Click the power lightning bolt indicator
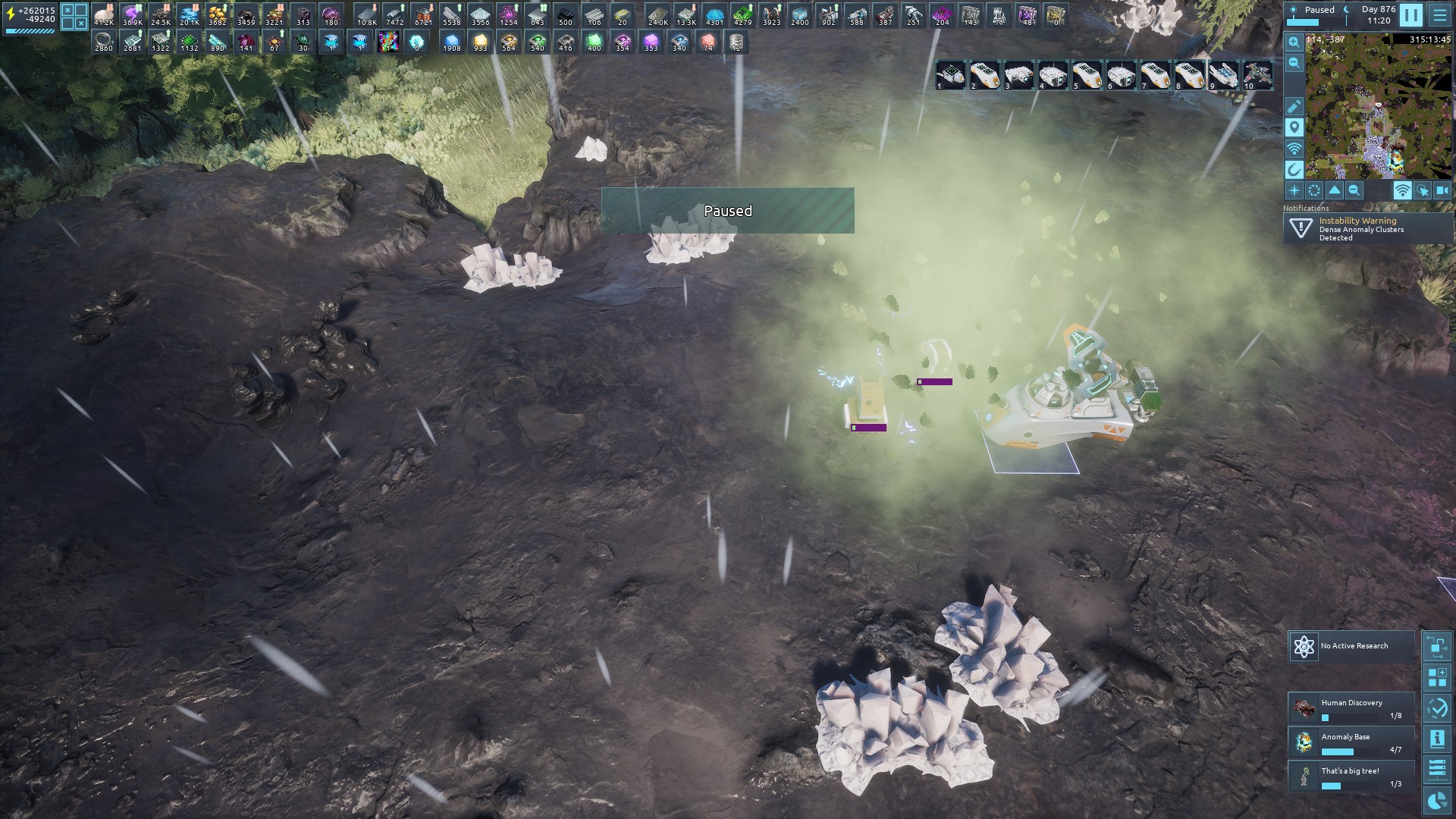This screenshot has height=819, width=1456. click(x=10, y=15)
